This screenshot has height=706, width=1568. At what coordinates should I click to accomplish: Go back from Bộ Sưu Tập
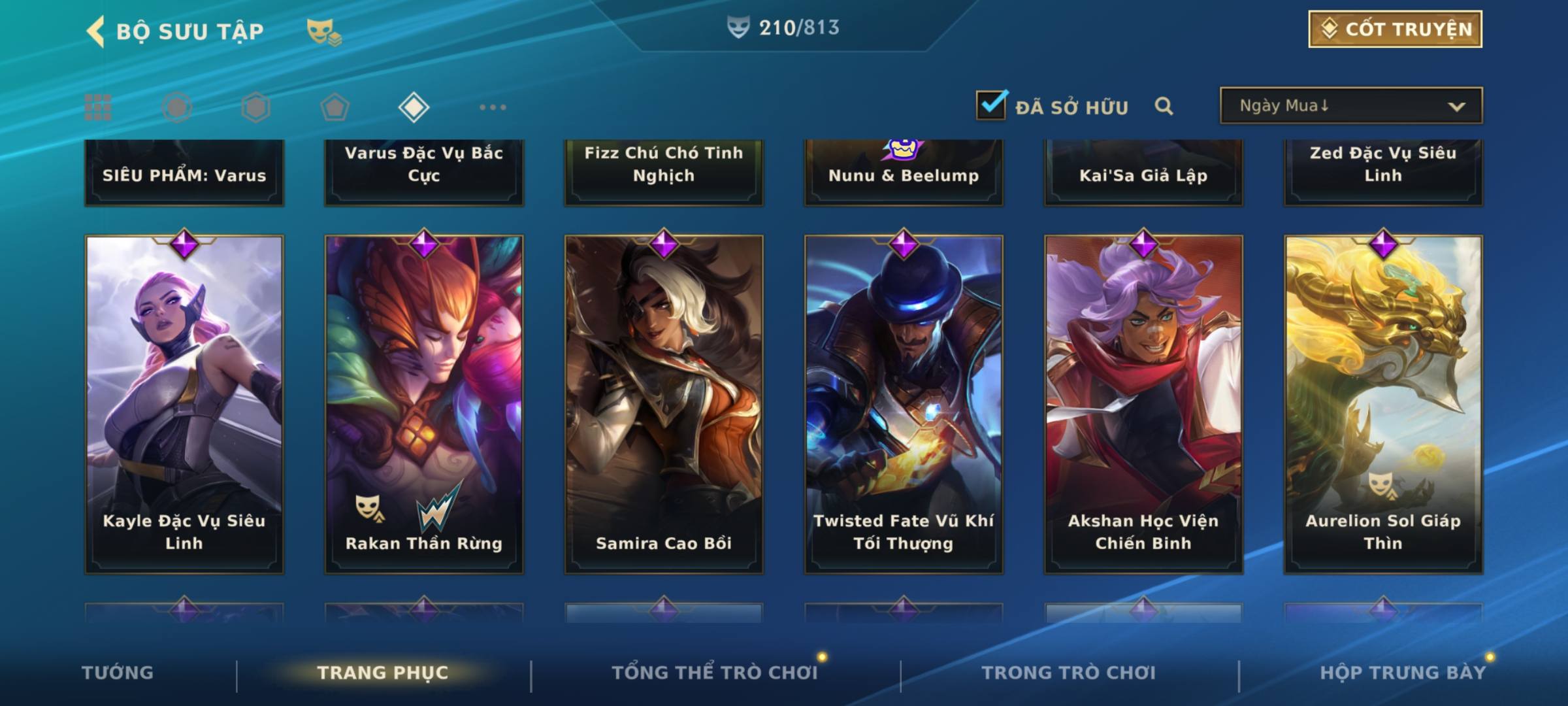coord(95,31)
